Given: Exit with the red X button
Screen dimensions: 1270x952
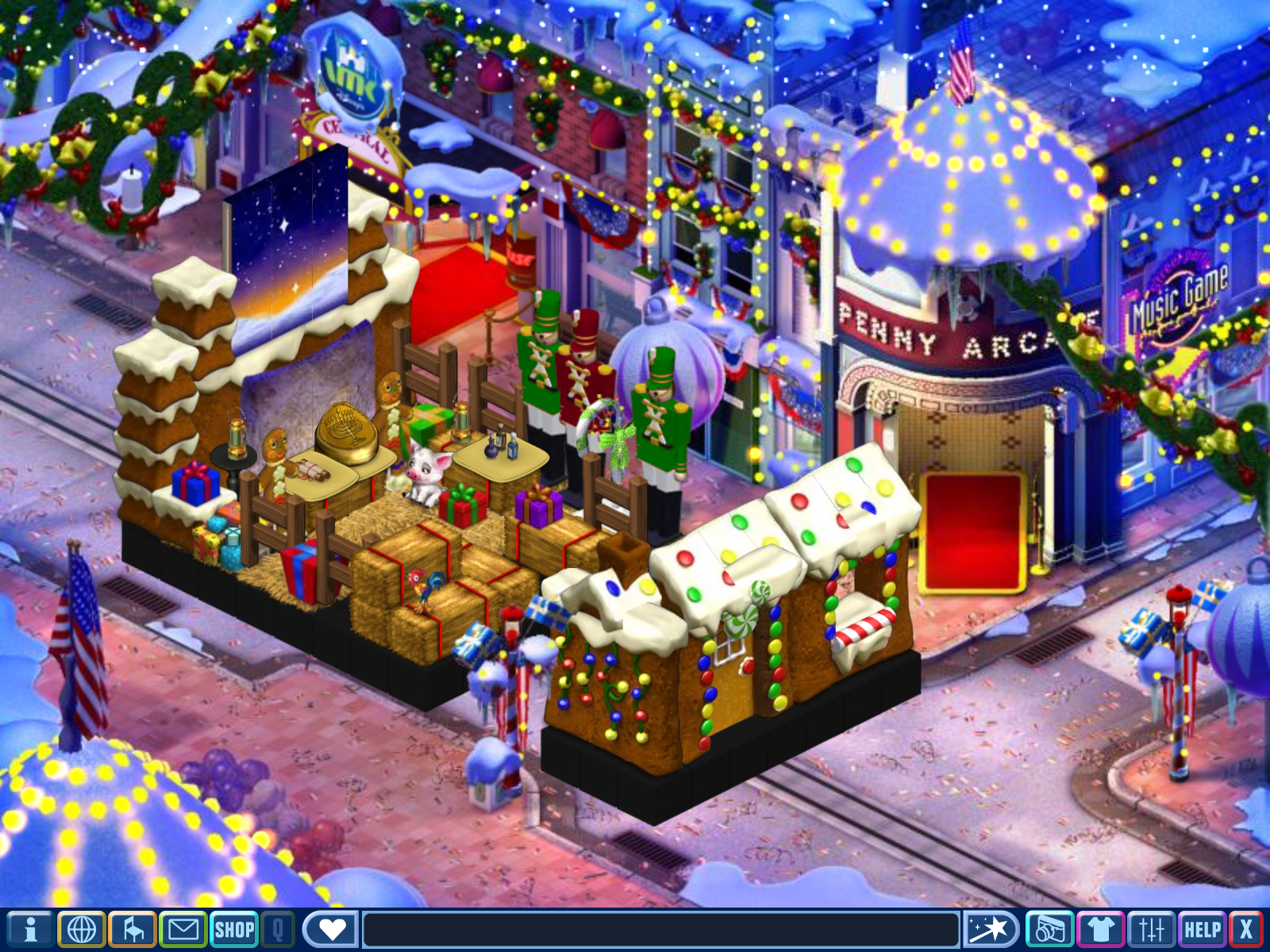Looking at the screenshot, I should point(1246,929).
